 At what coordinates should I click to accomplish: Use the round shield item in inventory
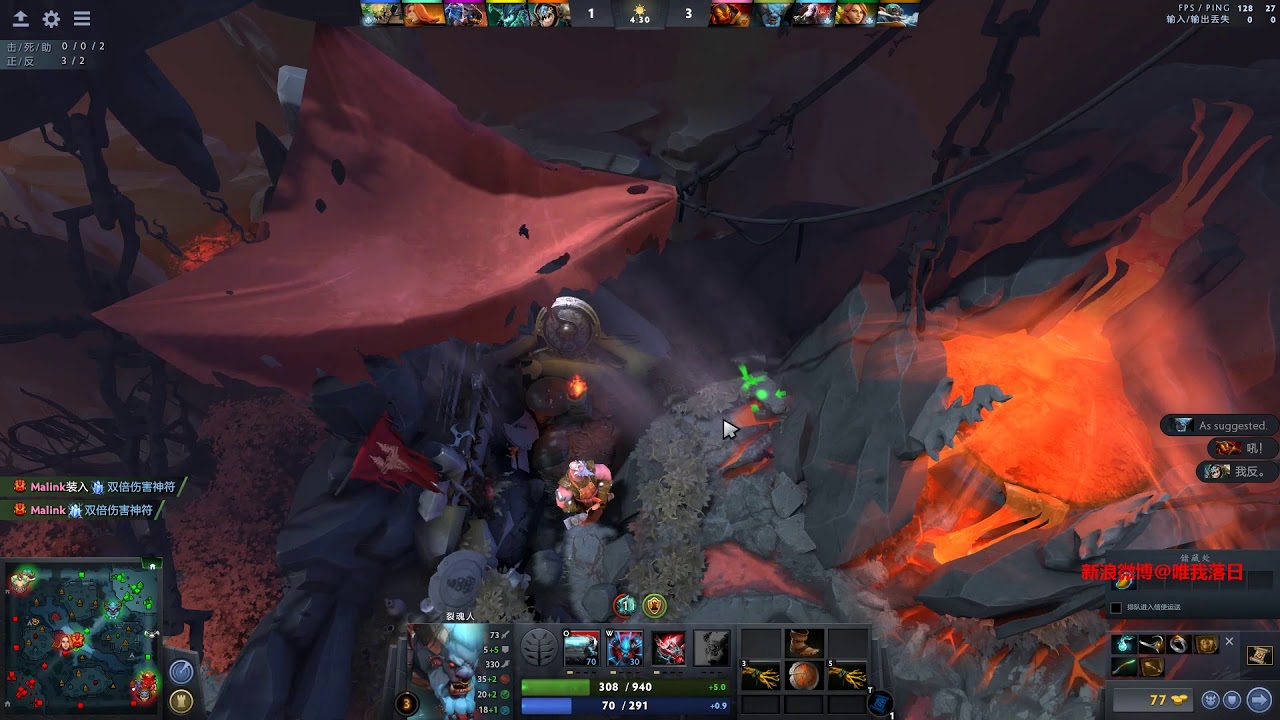point(804,676)
